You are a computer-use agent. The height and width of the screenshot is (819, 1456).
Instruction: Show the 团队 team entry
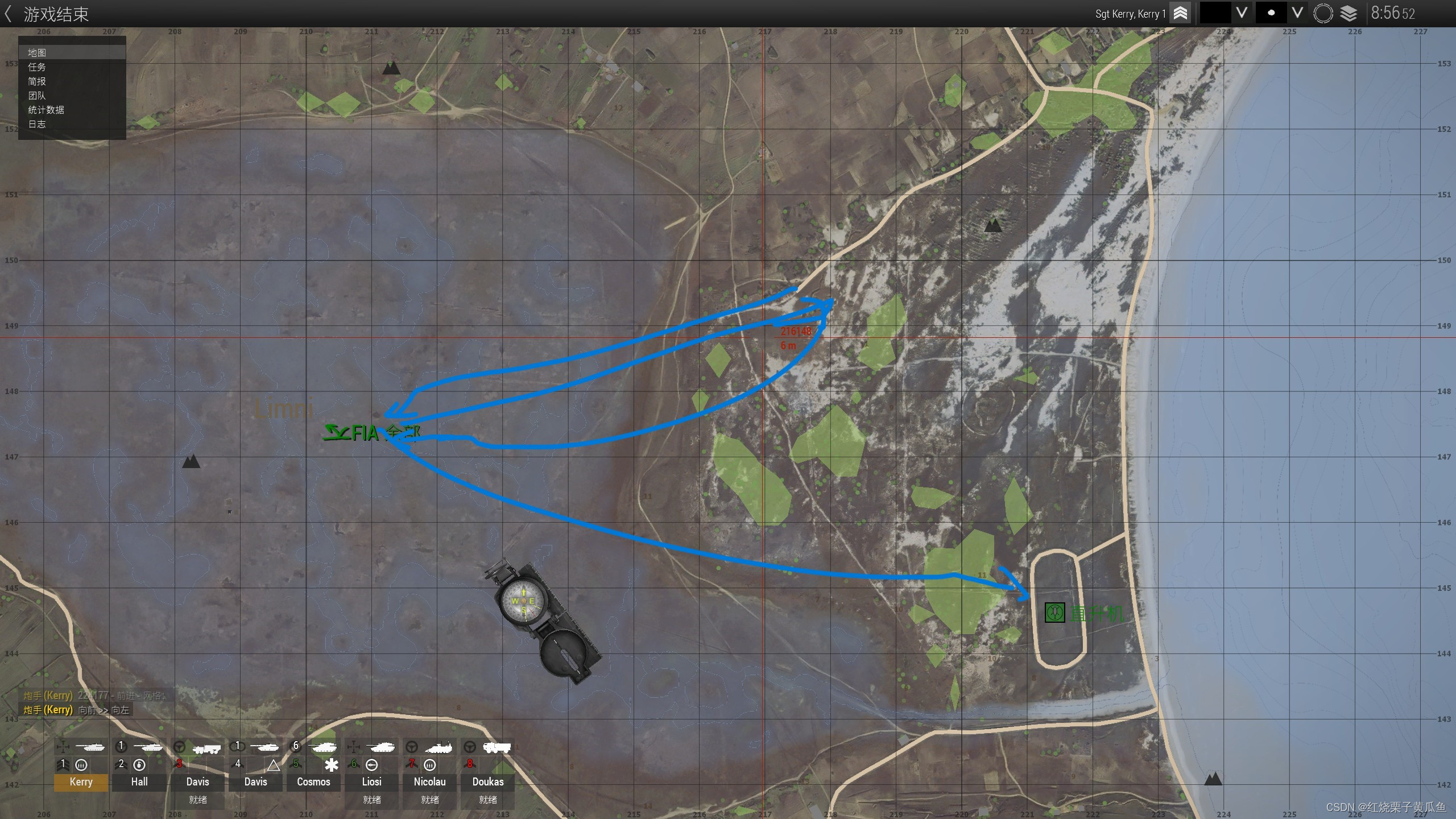tap(38, 96)
